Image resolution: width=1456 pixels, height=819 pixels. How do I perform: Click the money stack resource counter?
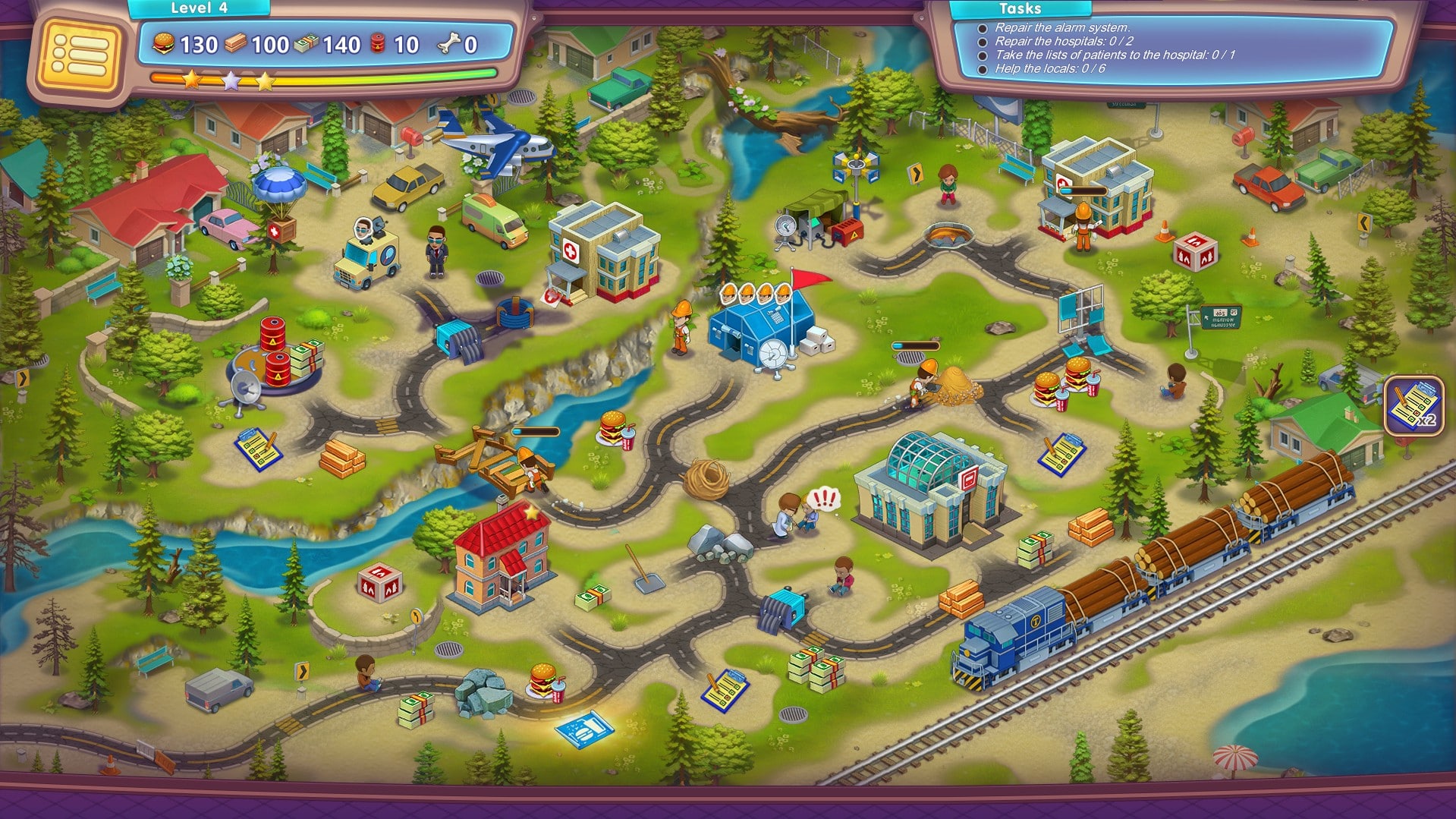coord(325,44)
